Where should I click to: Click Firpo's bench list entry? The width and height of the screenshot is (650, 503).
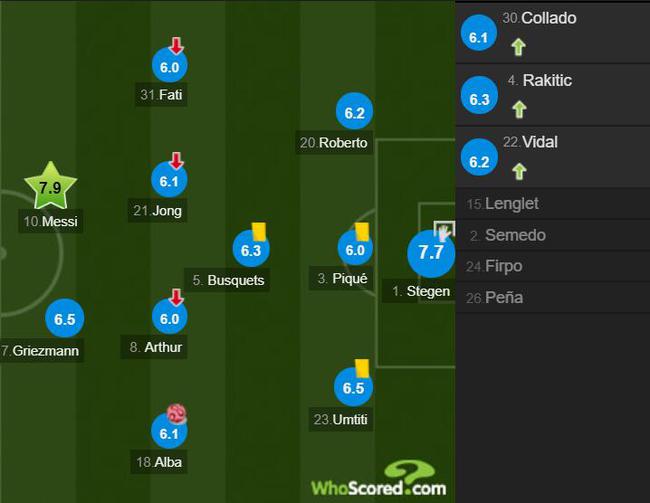click(552, 266)
